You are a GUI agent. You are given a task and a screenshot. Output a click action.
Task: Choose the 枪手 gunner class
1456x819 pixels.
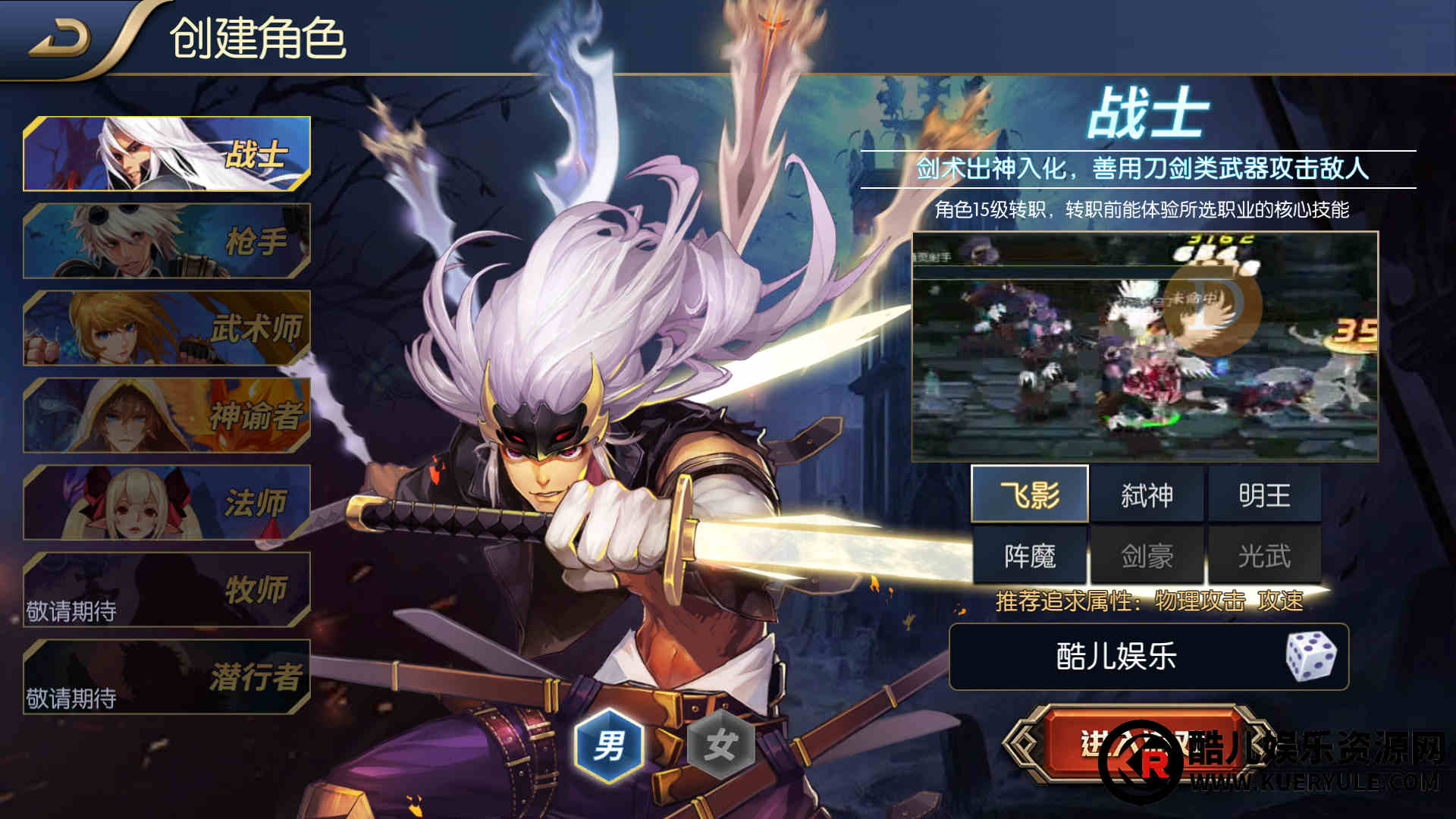point(167,241)
